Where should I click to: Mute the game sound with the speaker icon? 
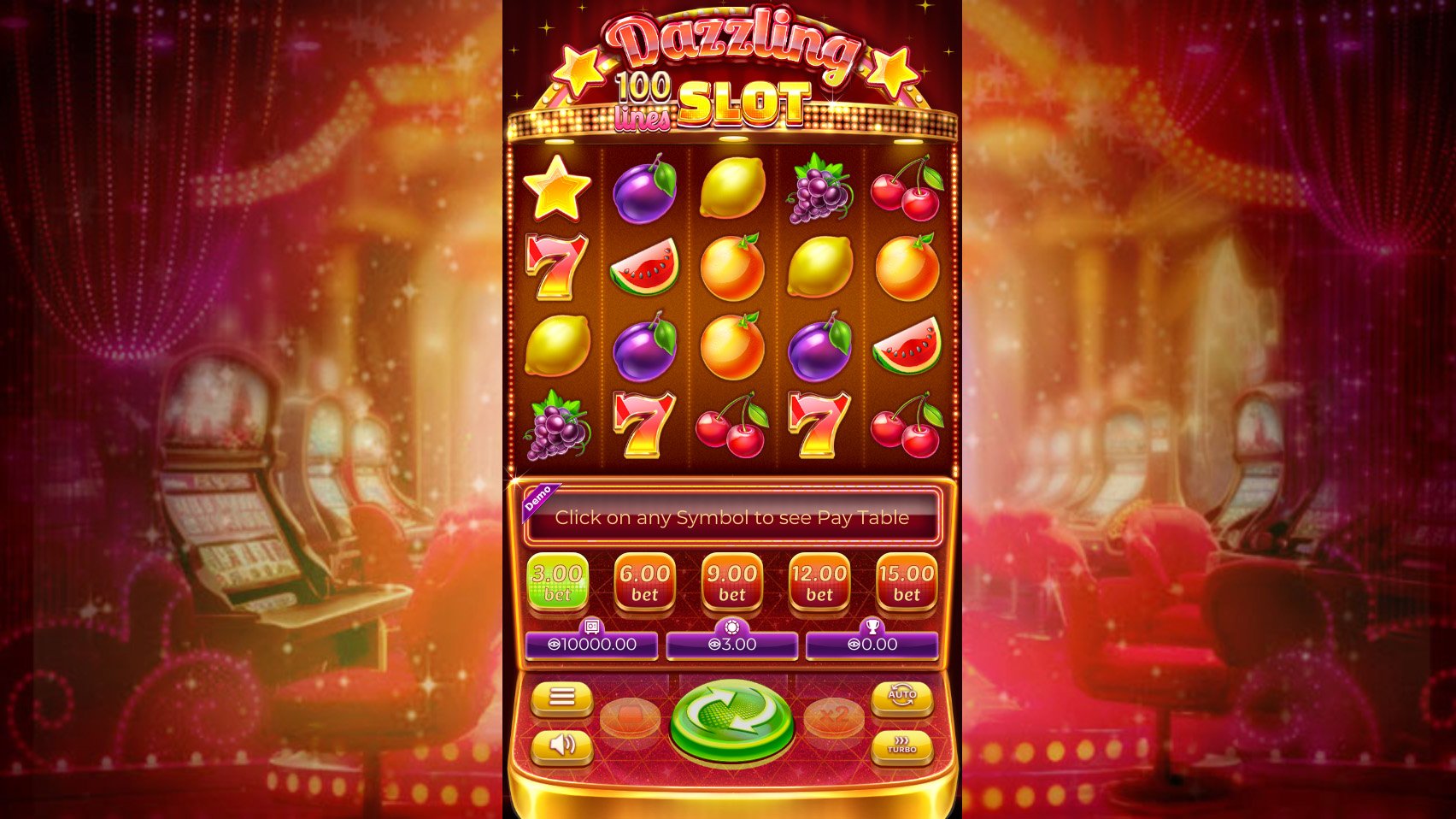click(x=562, y=745)
